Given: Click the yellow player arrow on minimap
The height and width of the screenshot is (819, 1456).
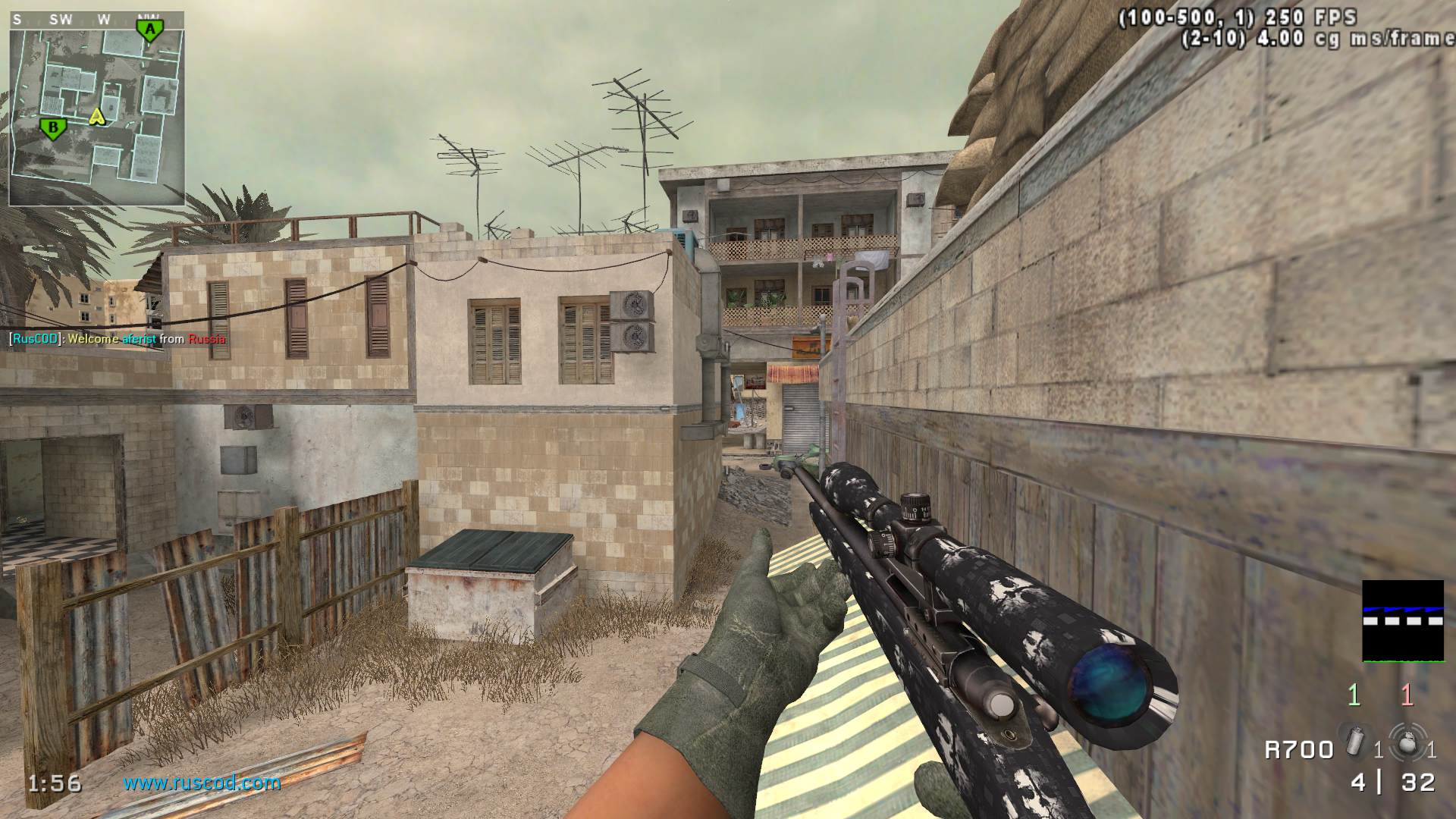Looking at the screenshot, I should (96, 117).
